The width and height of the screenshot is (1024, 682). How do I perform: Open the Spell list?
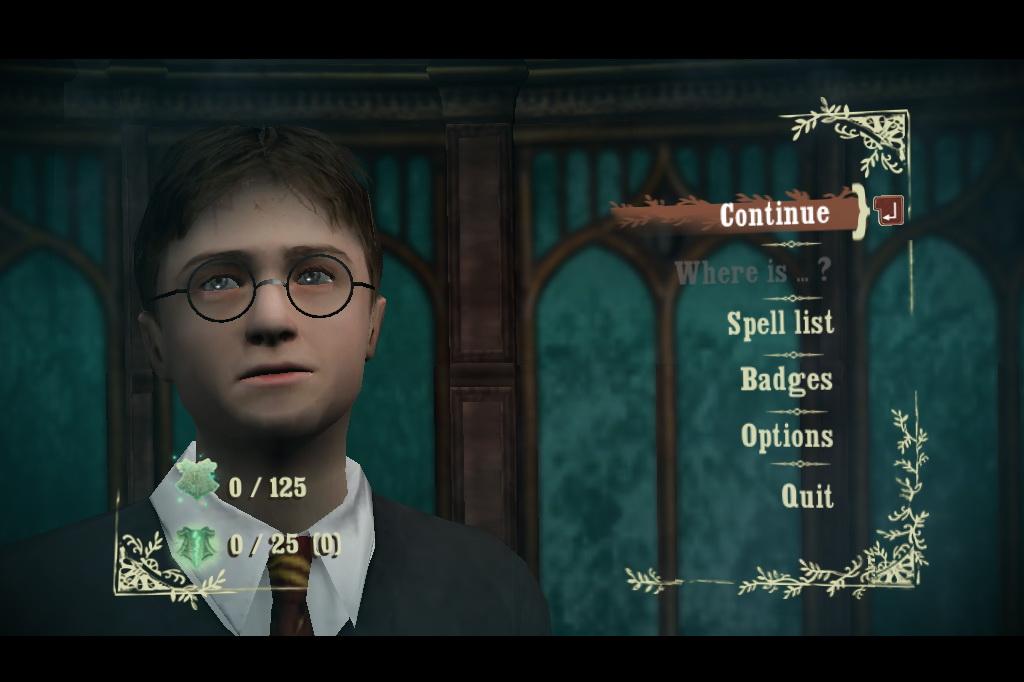pos(780,323)
